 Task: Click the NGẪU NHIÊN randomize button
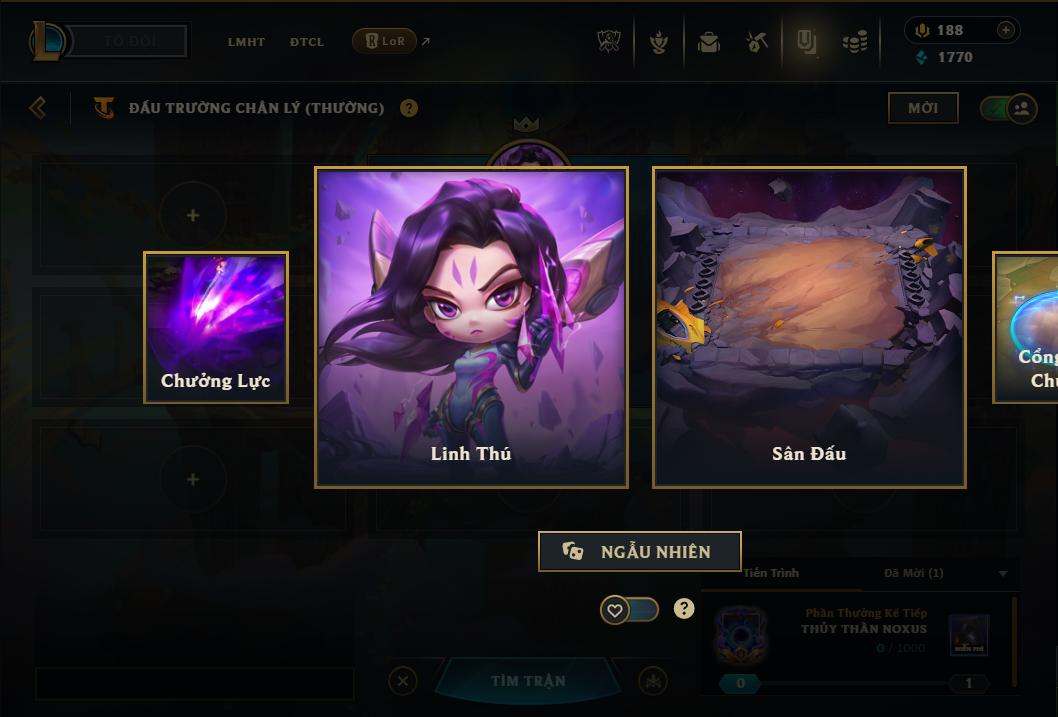click(x=640, y=551)
